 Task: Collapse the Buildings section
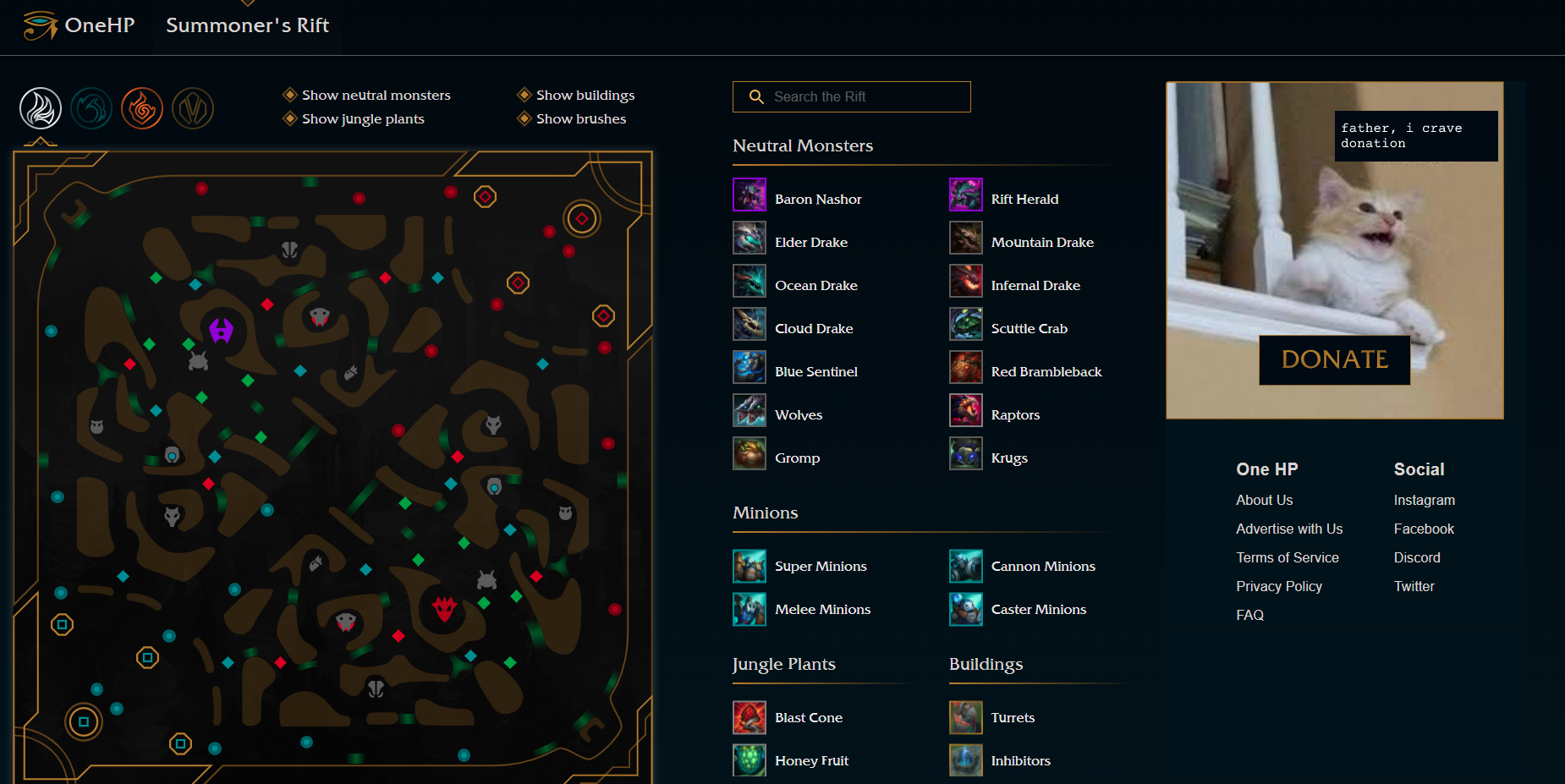(x=986, y=665)
